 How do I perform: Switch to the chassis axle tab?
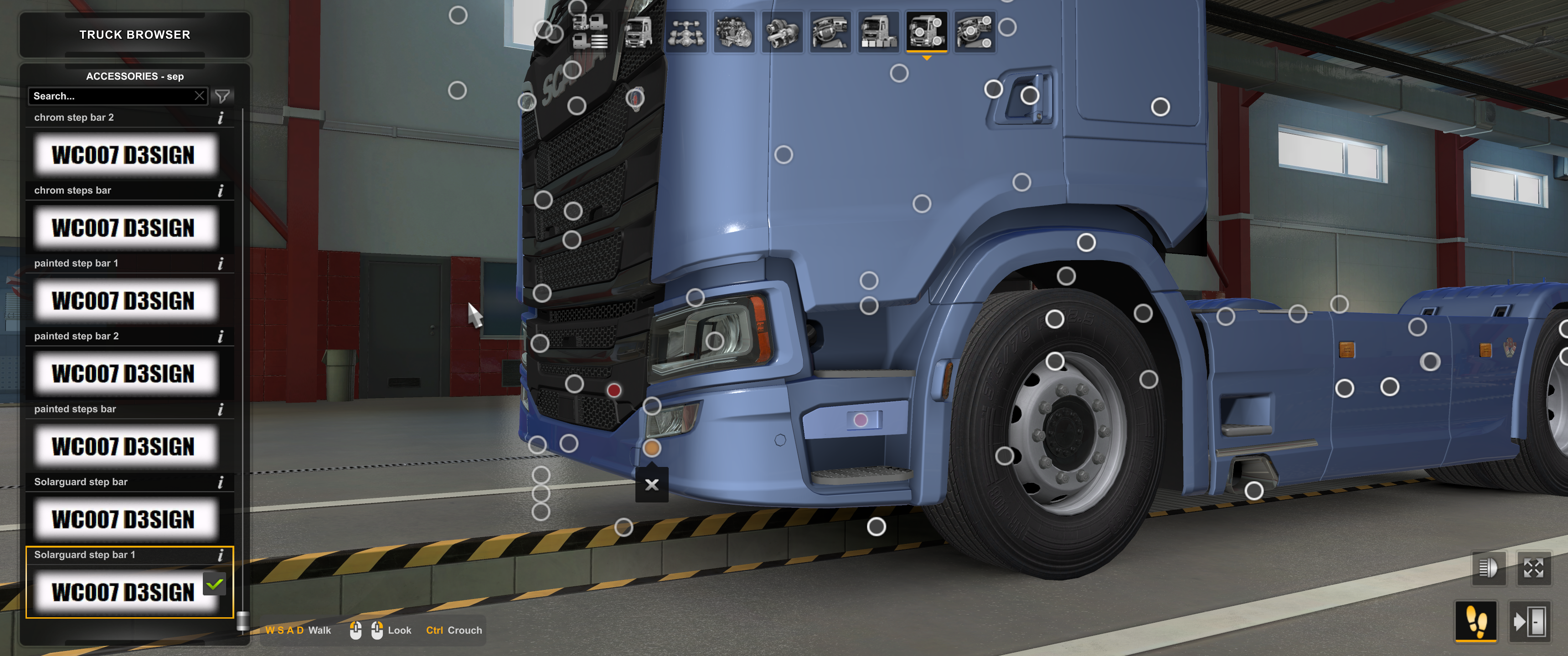(x=686, y=31)
